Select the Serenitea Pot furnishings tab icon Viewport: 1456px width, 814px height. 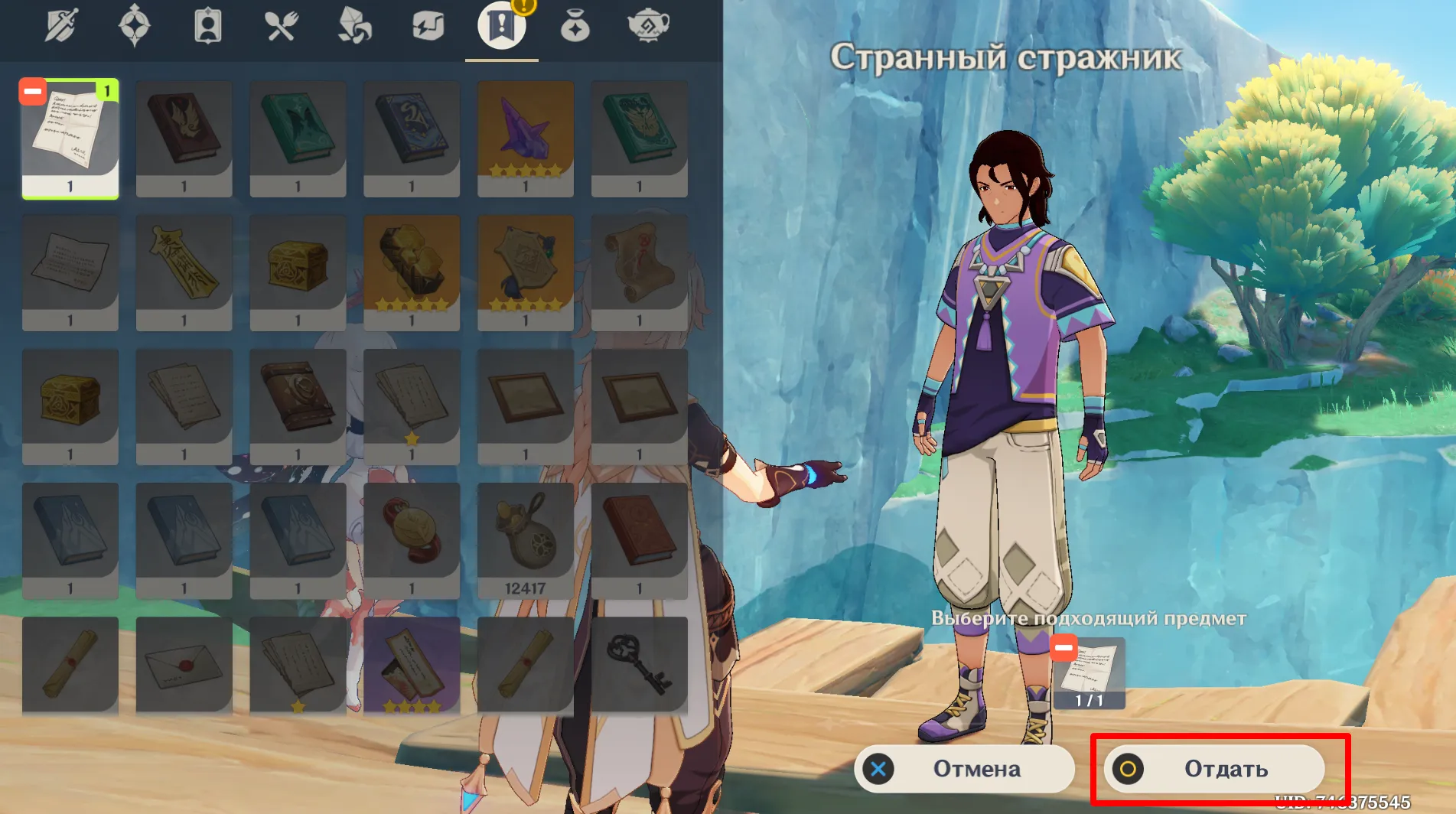point(648,24)
